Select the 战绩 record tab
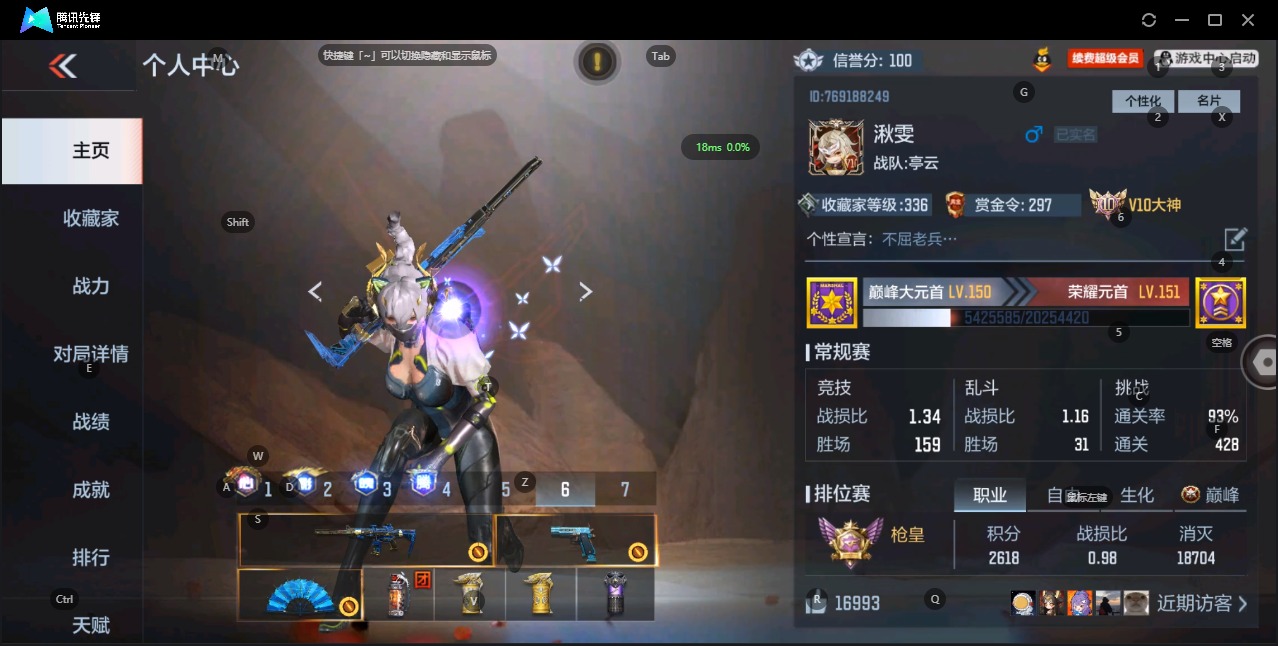This screenshot has height=646, width=1278. point(90,422)
